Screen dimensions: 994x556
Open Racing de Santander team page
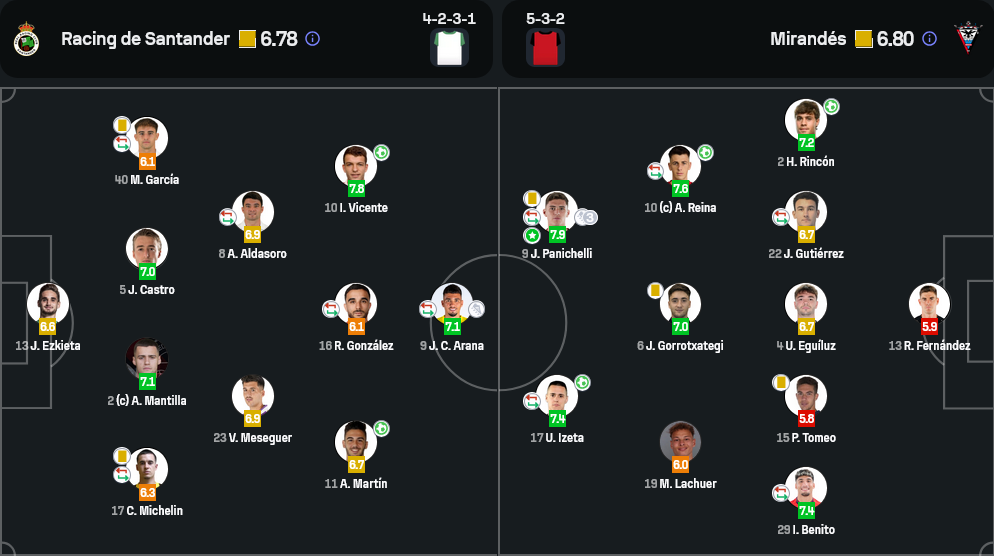pyautogui.click(x=145, y=39)
